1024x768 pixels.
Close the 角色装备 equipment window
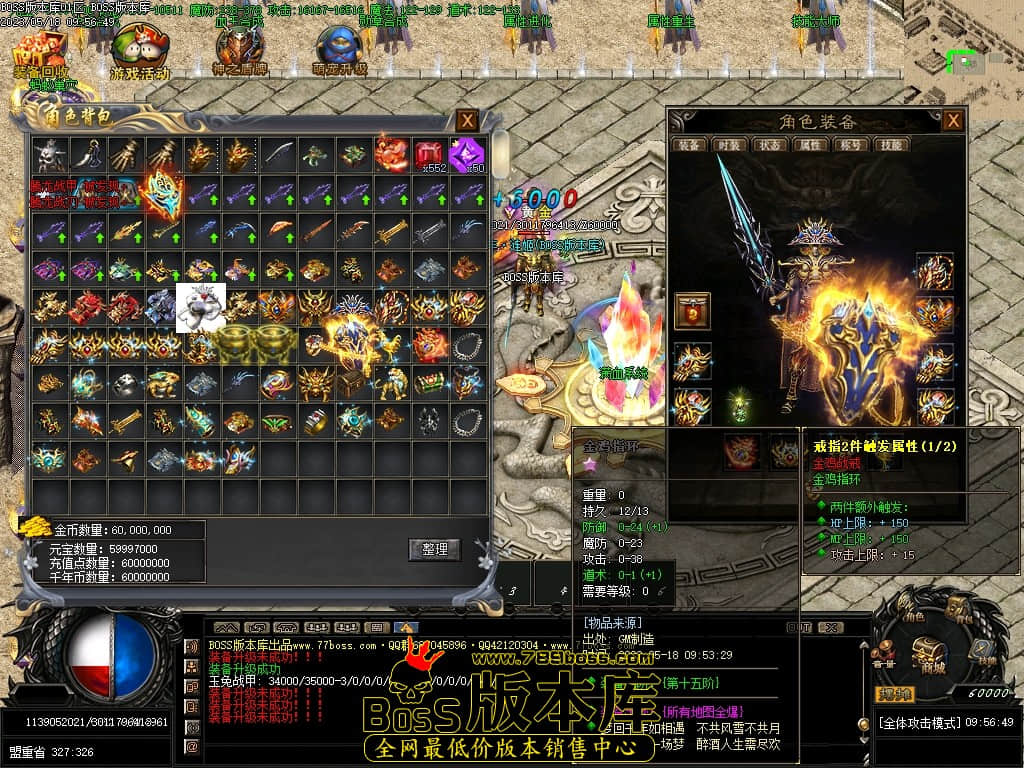coord(953,121)
